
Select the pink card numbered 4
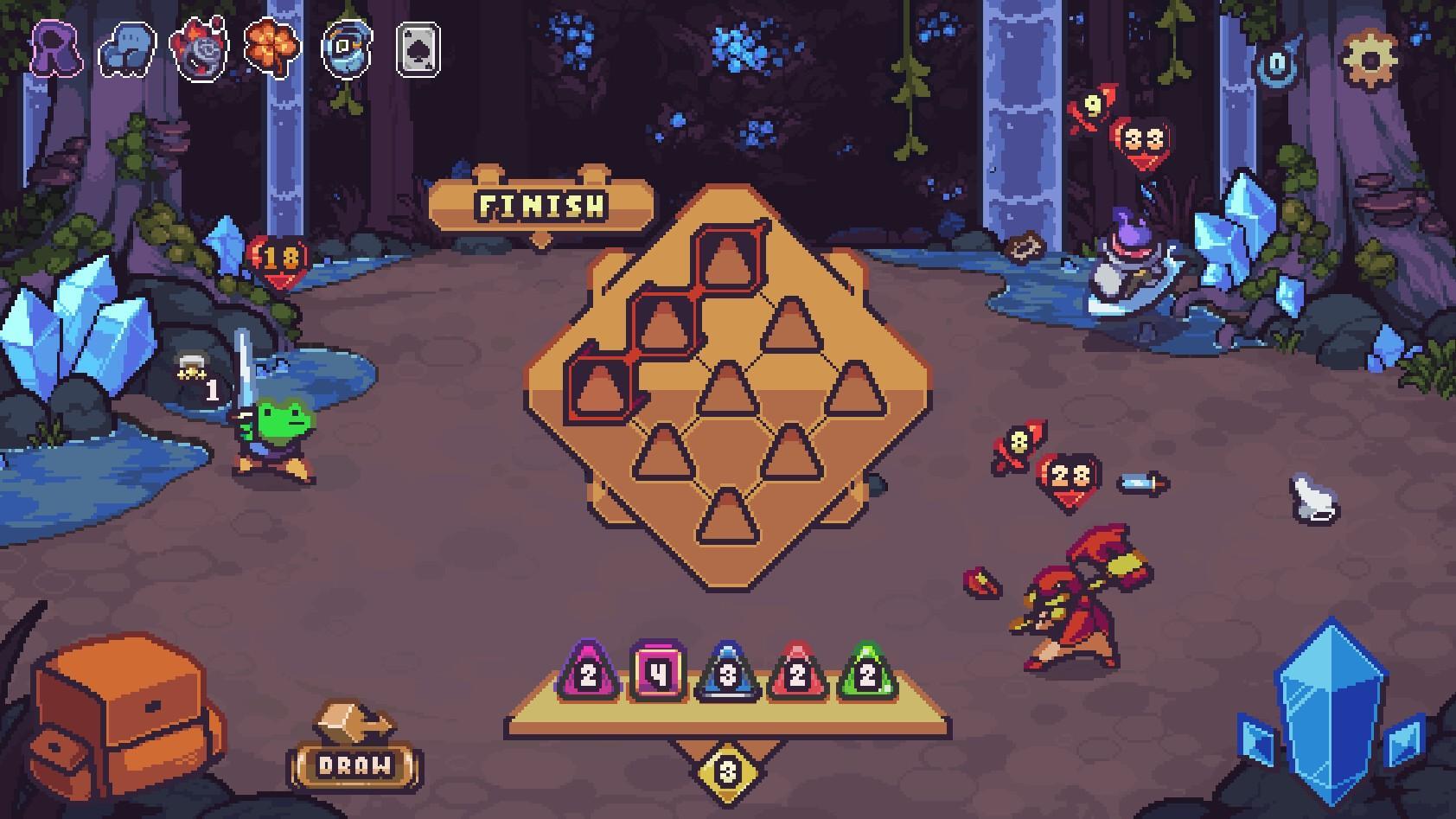coord(655,674)
